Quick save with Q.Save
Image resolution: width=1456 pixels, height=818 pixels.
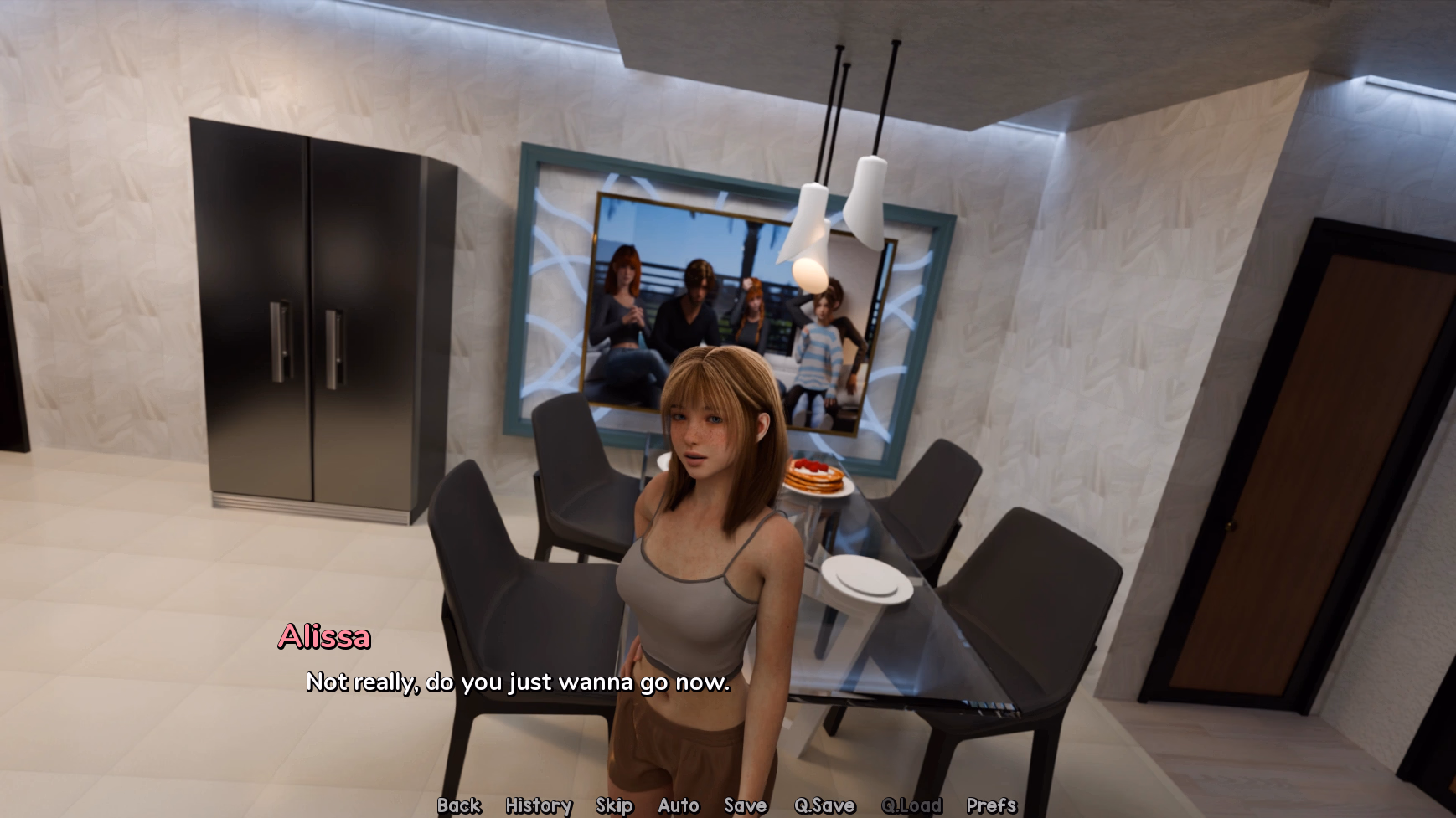click(x=824, y=805)
